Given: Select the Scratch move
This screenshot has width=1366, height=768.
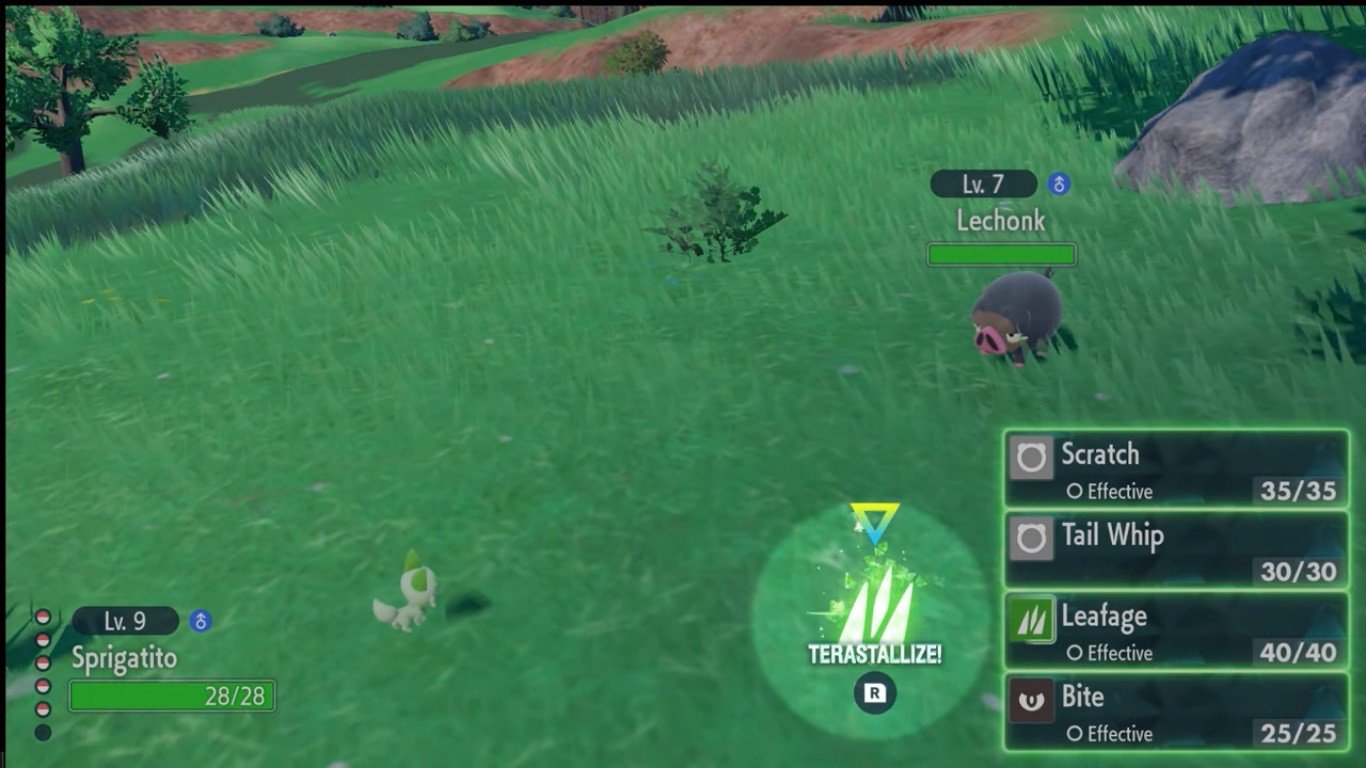Looking at the screenshot, I should (x=1176, y=469).
